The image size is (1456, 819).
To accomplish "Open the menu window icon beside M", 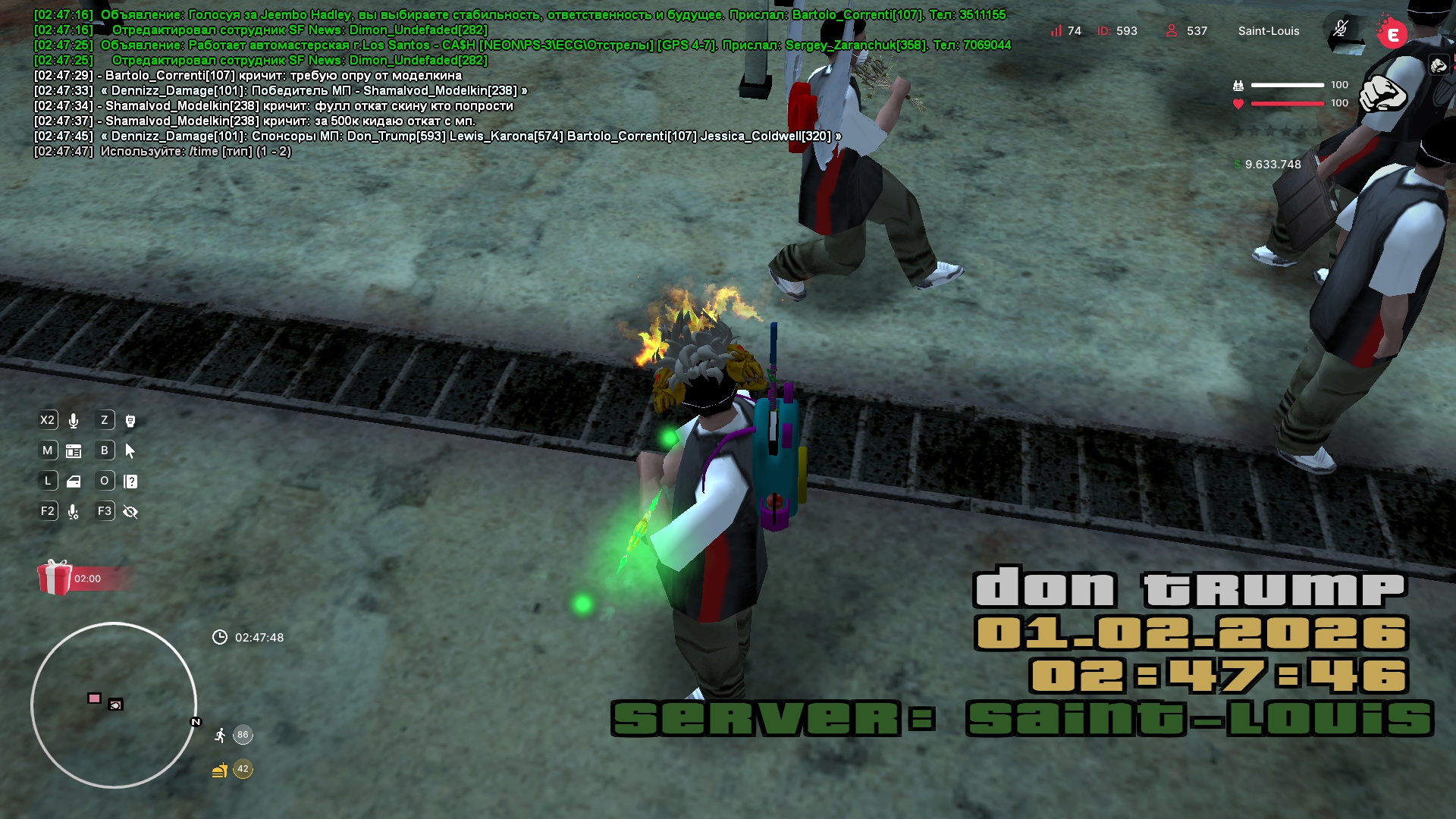I will coord(74,451).
